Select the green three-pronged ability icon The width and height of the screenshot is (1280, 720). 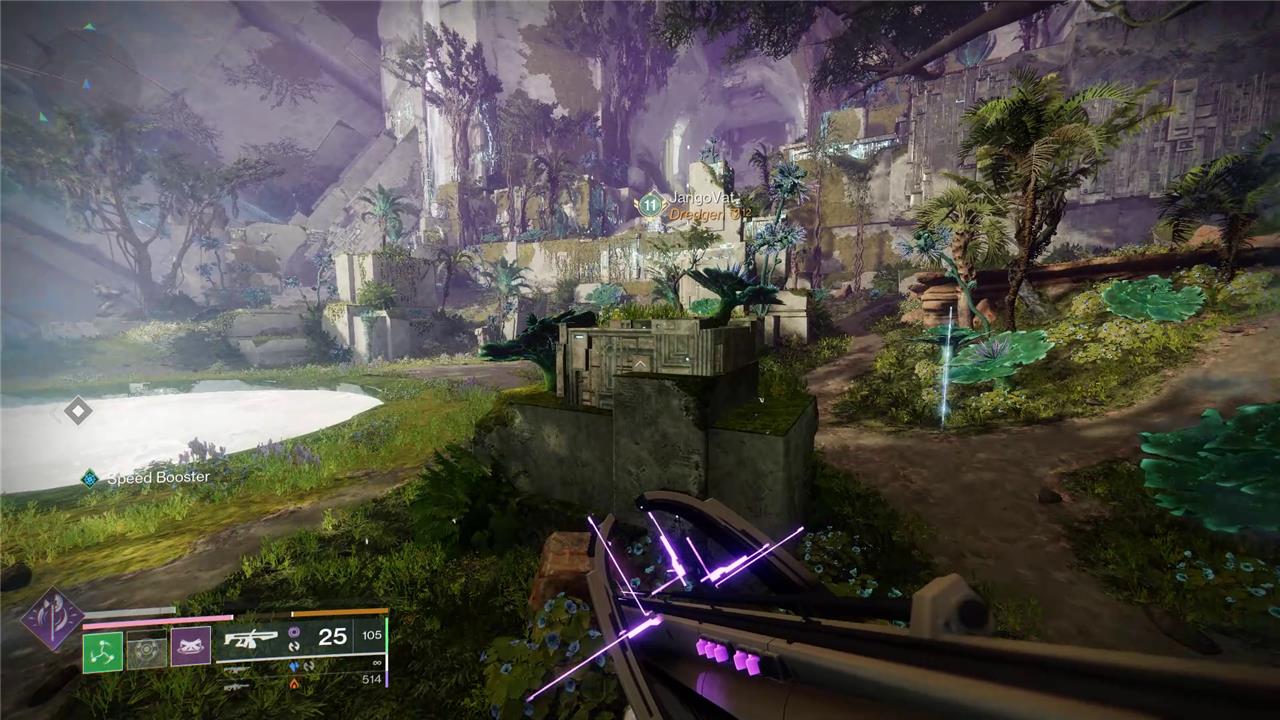pyautogui.click(x=102, y=651)
